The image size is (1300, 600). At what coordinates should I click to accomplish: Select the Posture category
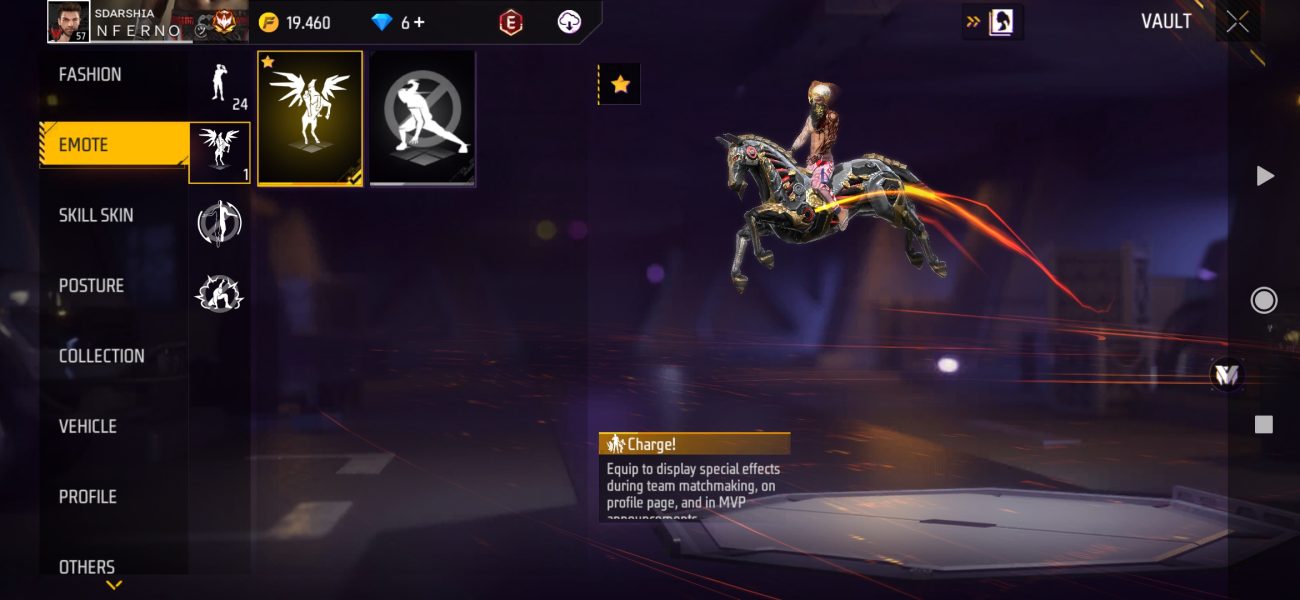coord(91,286)
